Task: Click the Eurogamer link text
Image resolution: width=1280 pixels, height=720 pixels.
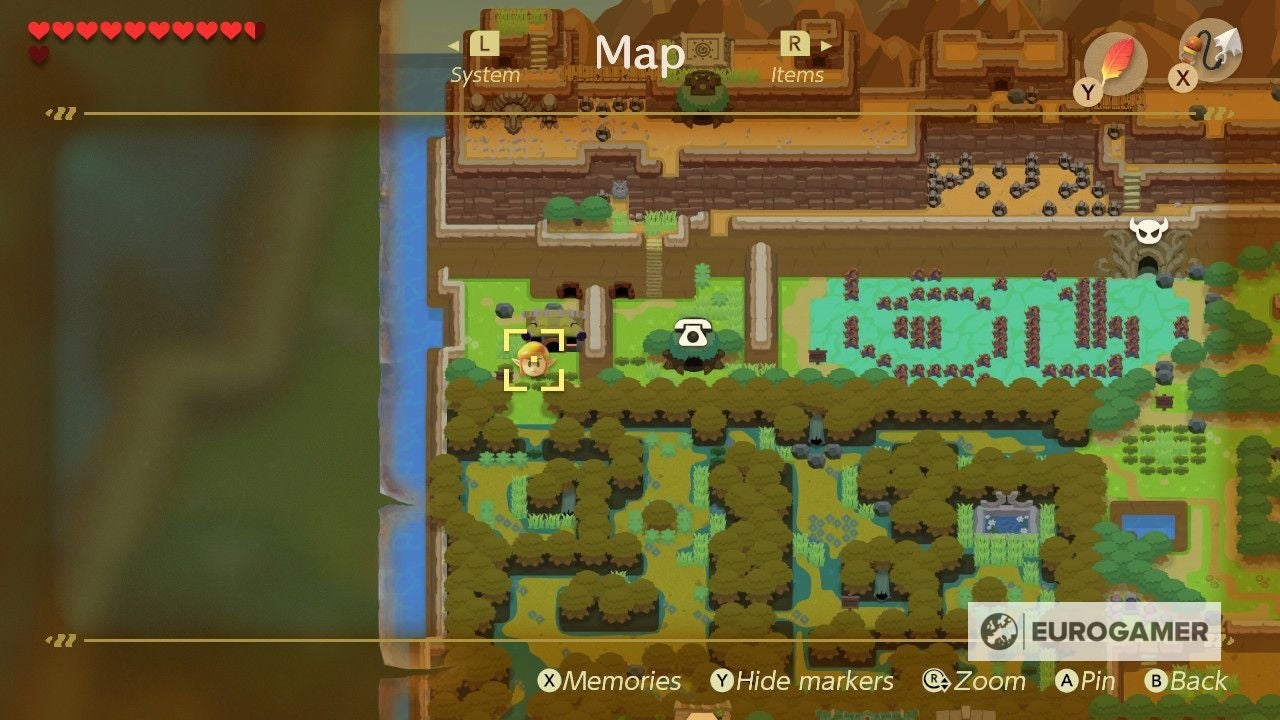Action: (x=1118, y=631)
